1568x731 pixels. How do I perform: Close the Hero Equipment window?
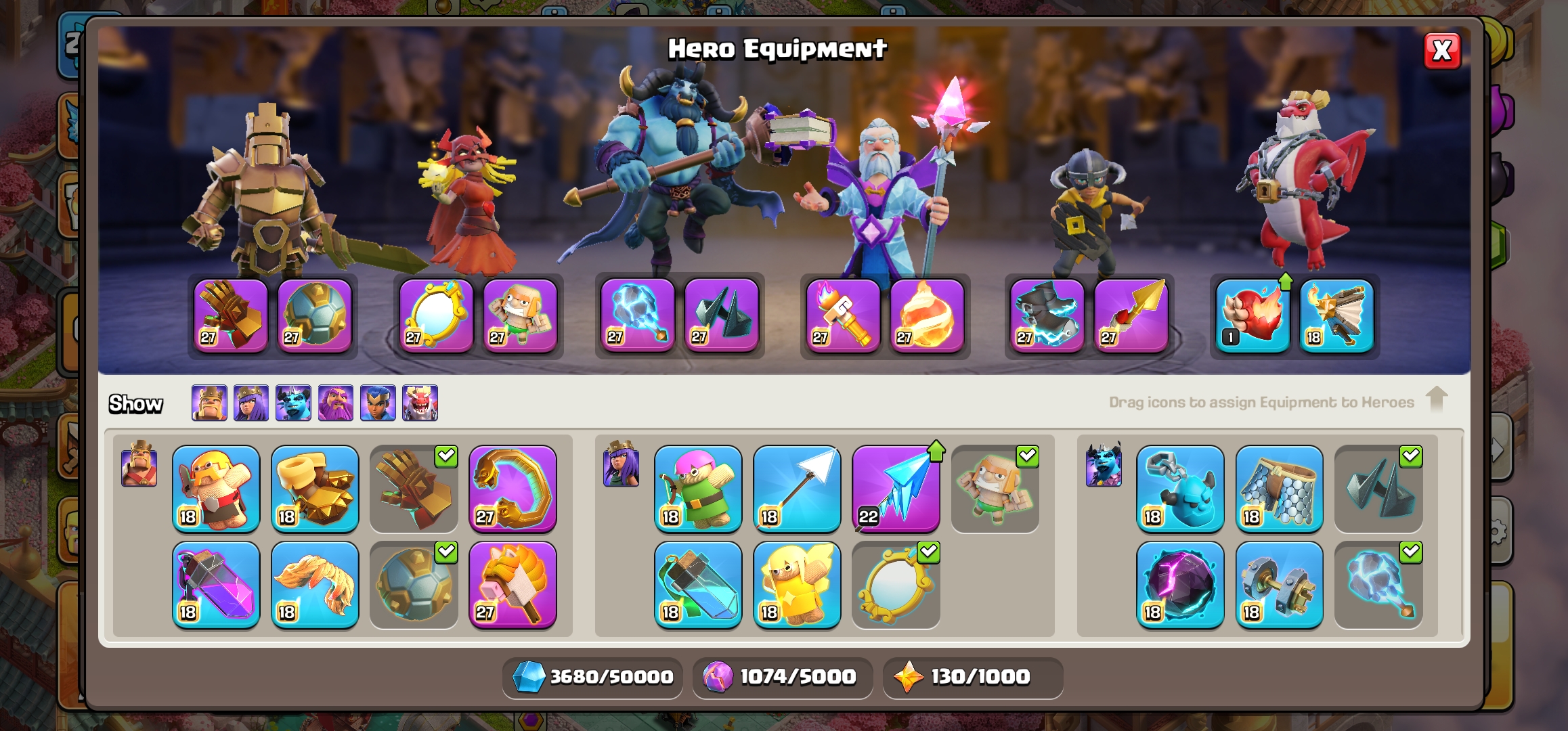1441,51
